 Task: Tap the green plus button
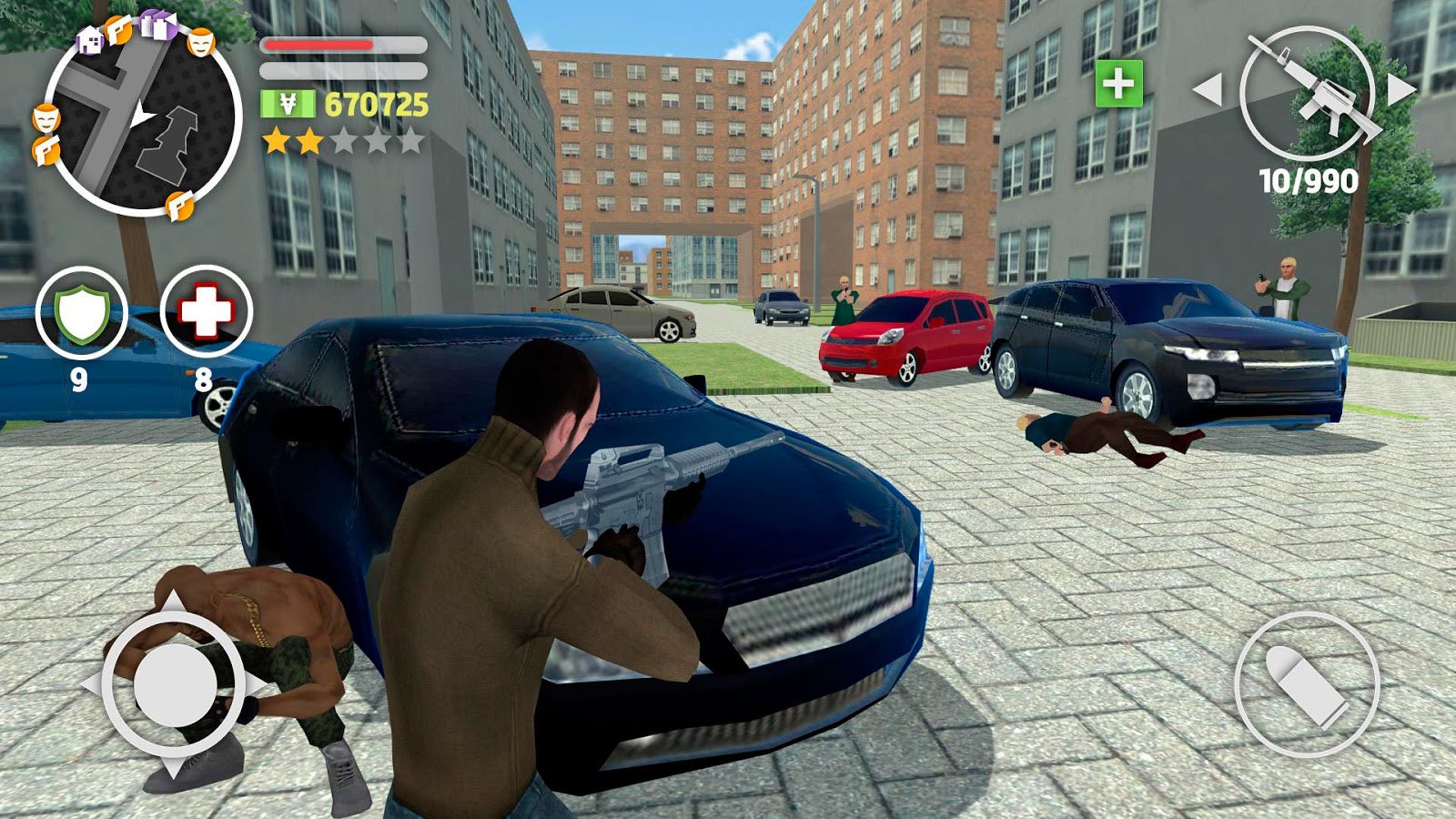click(1118, 85)
